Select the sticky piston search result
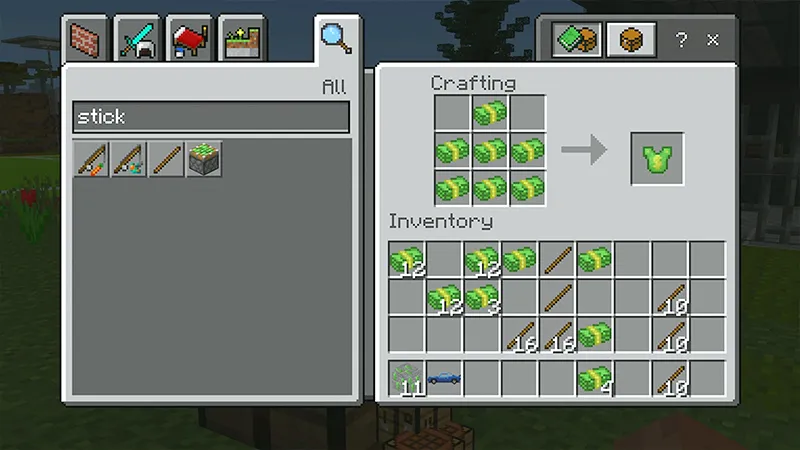The height and width of the screenshot is (450, 800). click(x=204, y=159)
